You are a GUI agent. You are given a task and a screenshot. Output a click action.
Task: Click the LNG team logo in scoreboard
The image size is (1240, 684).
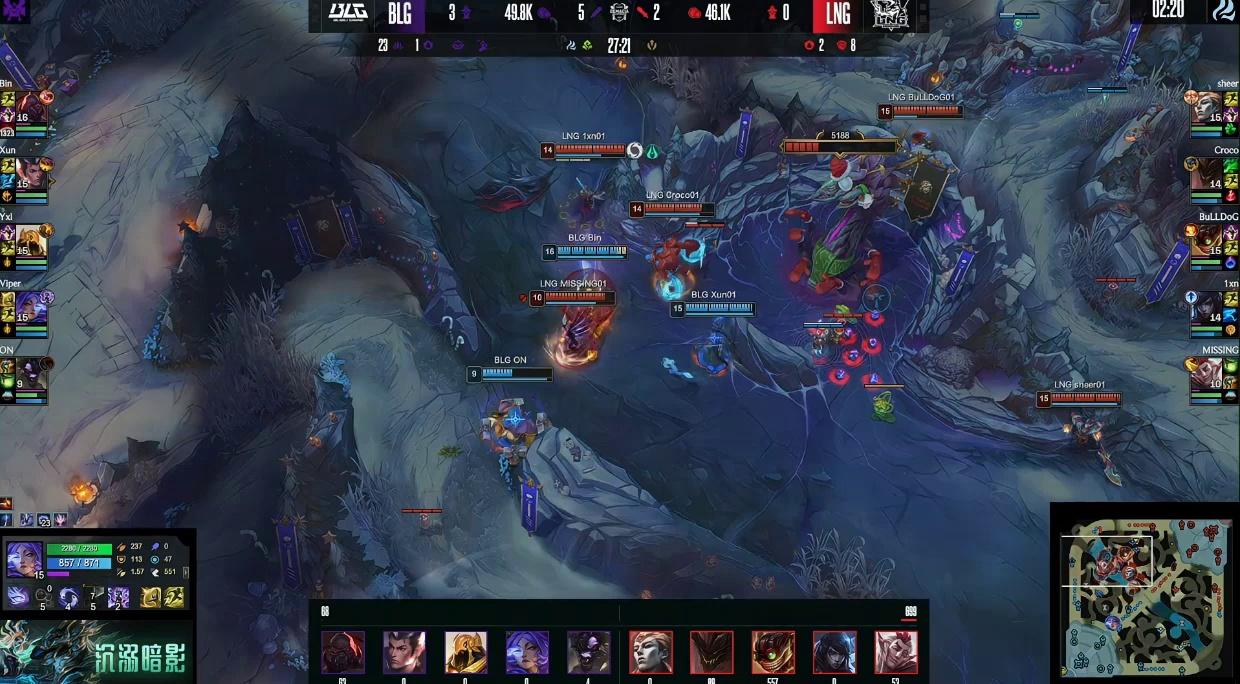(889, 14)
